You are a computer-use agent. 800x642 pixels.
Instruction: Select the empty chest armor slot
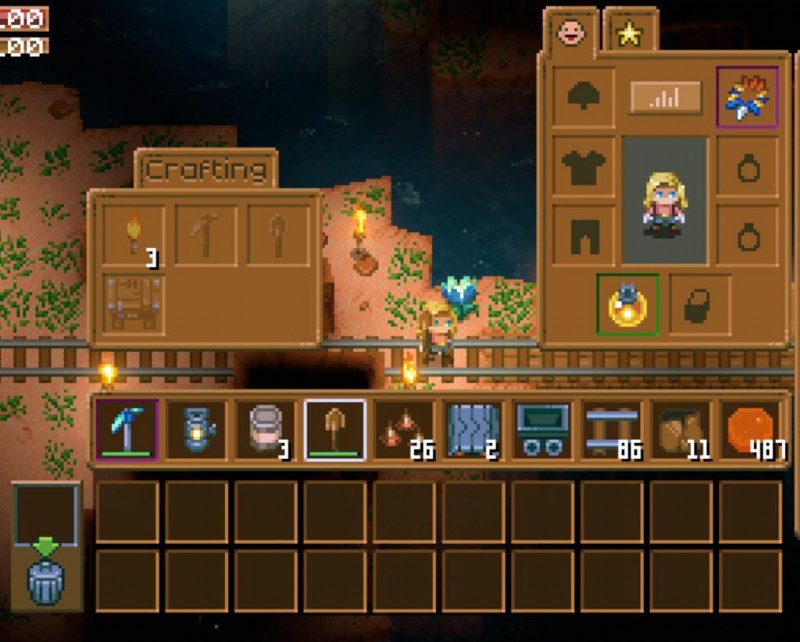(x=583, y=166)
